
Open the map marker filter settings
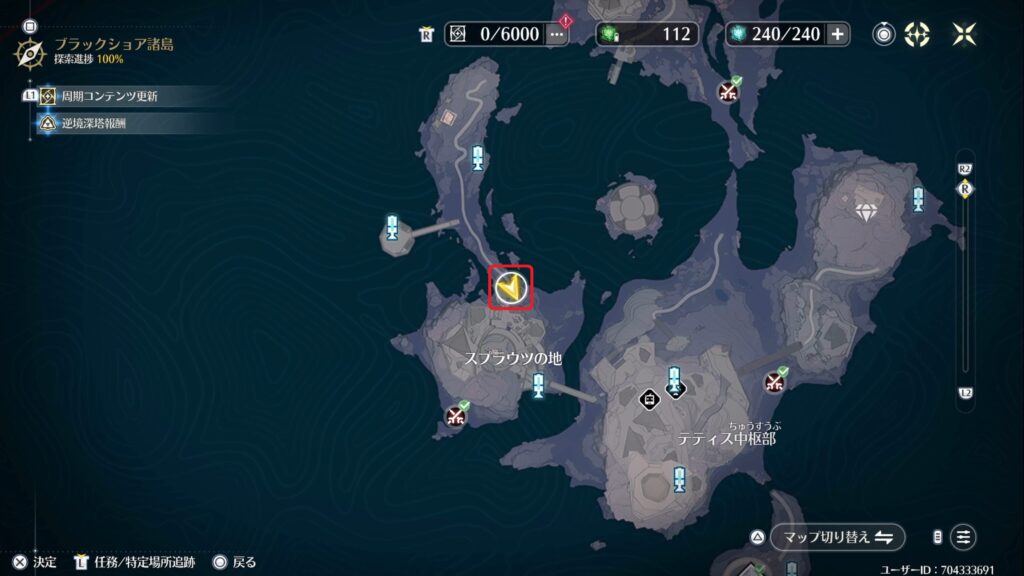tap(963, 537)
